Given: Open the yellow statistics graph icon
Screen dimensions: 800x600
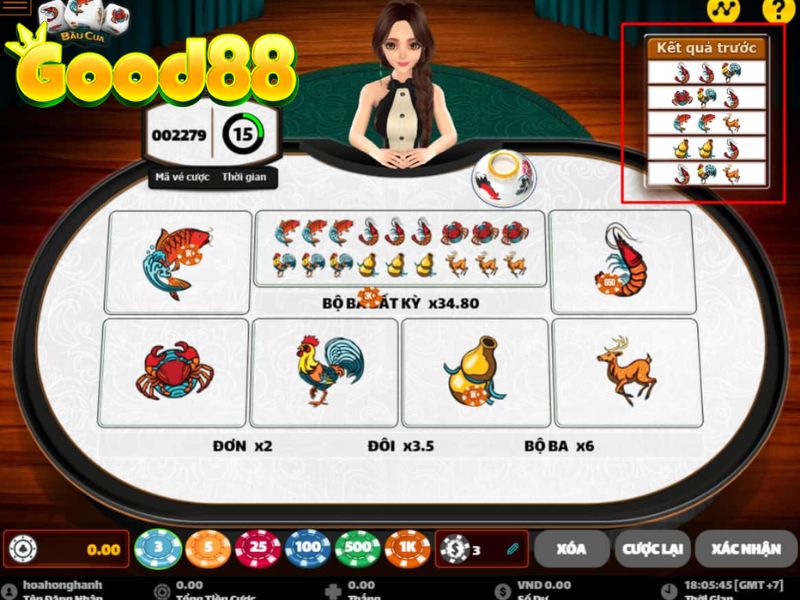Looking at the screenshot, I should [x=721, y=11].
